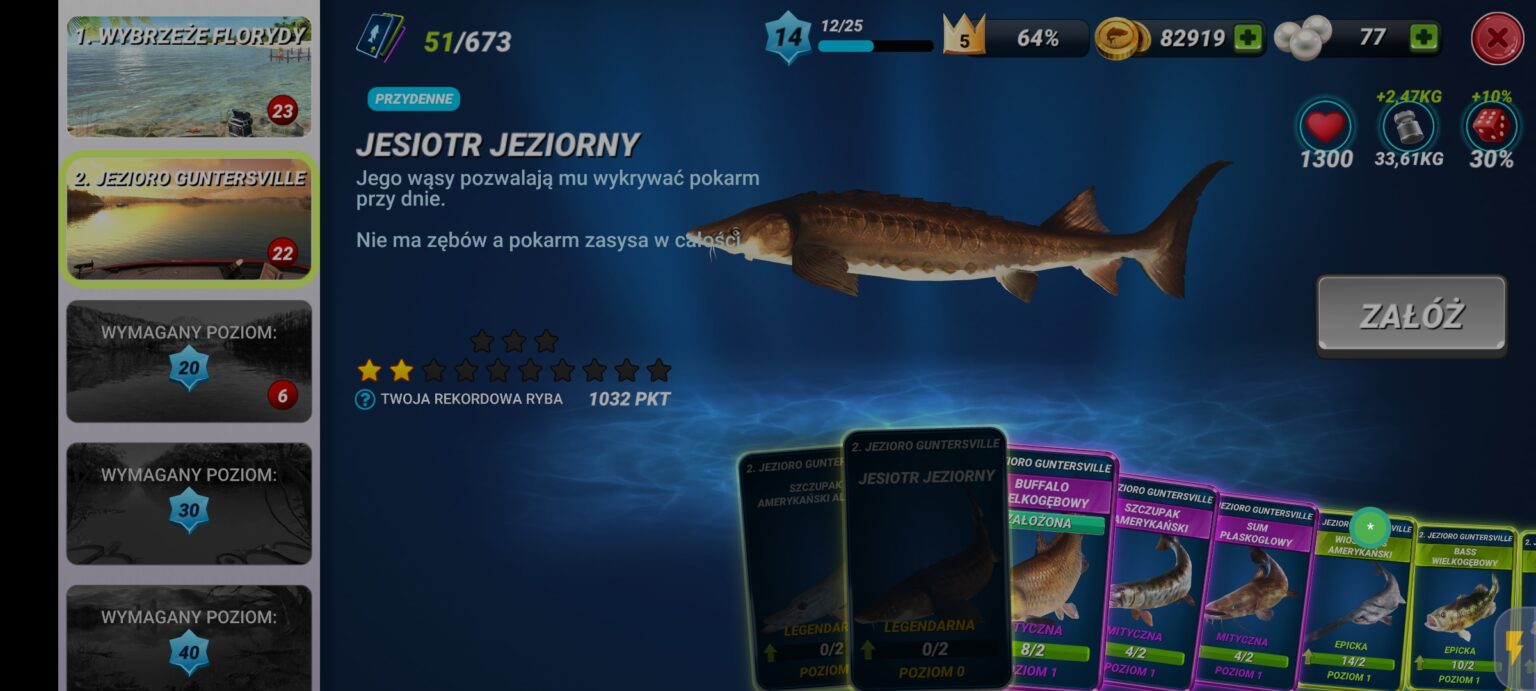Select the Wybrzeże Florydy location
This screenshot has height=691, width=1536.
pyautogui.click(x=189, y=77)
